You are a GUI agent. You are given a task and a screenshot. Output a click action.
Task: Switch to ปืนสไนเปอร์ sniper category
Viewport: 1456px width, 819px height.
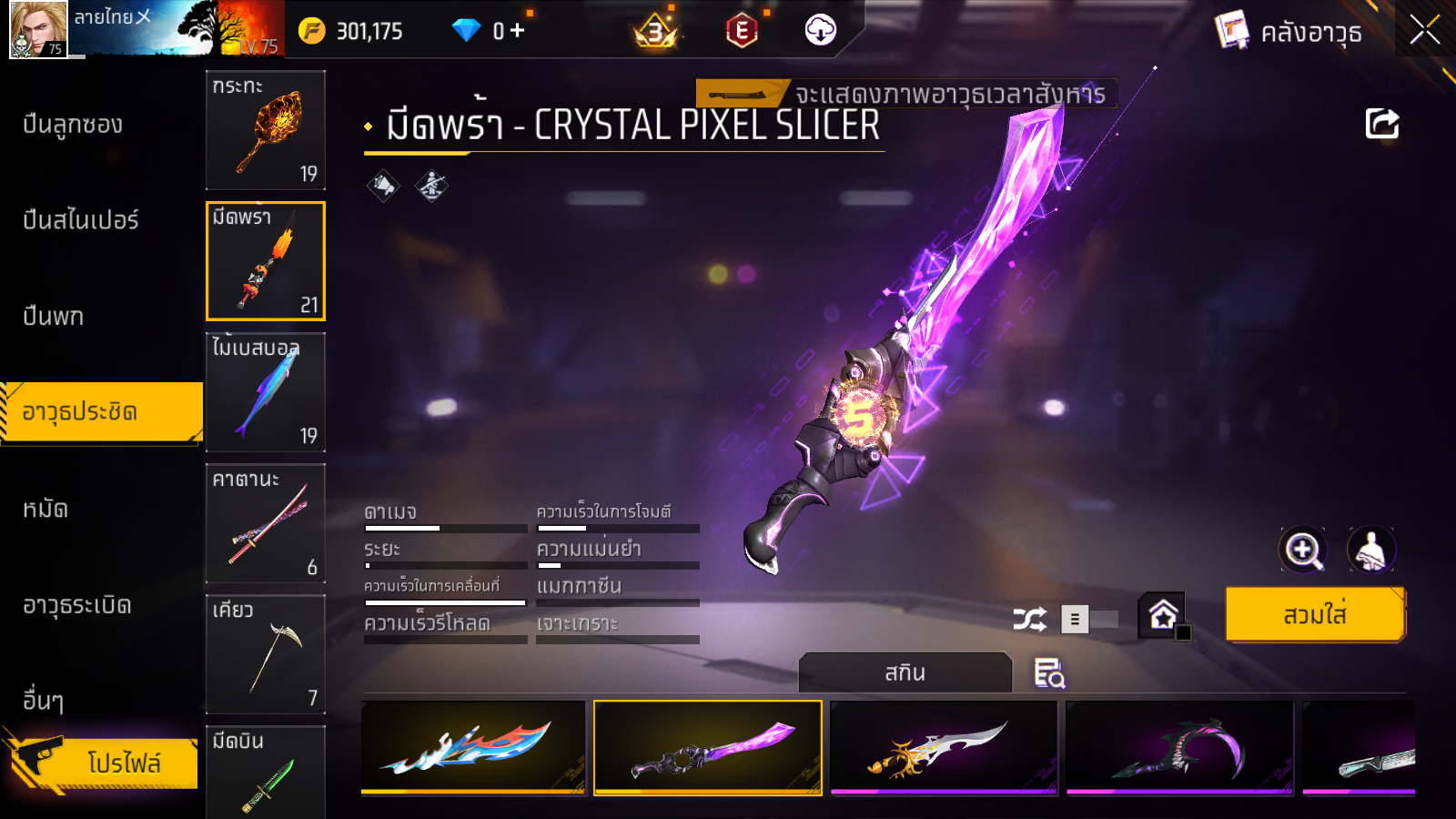click(x=81, y=220)
